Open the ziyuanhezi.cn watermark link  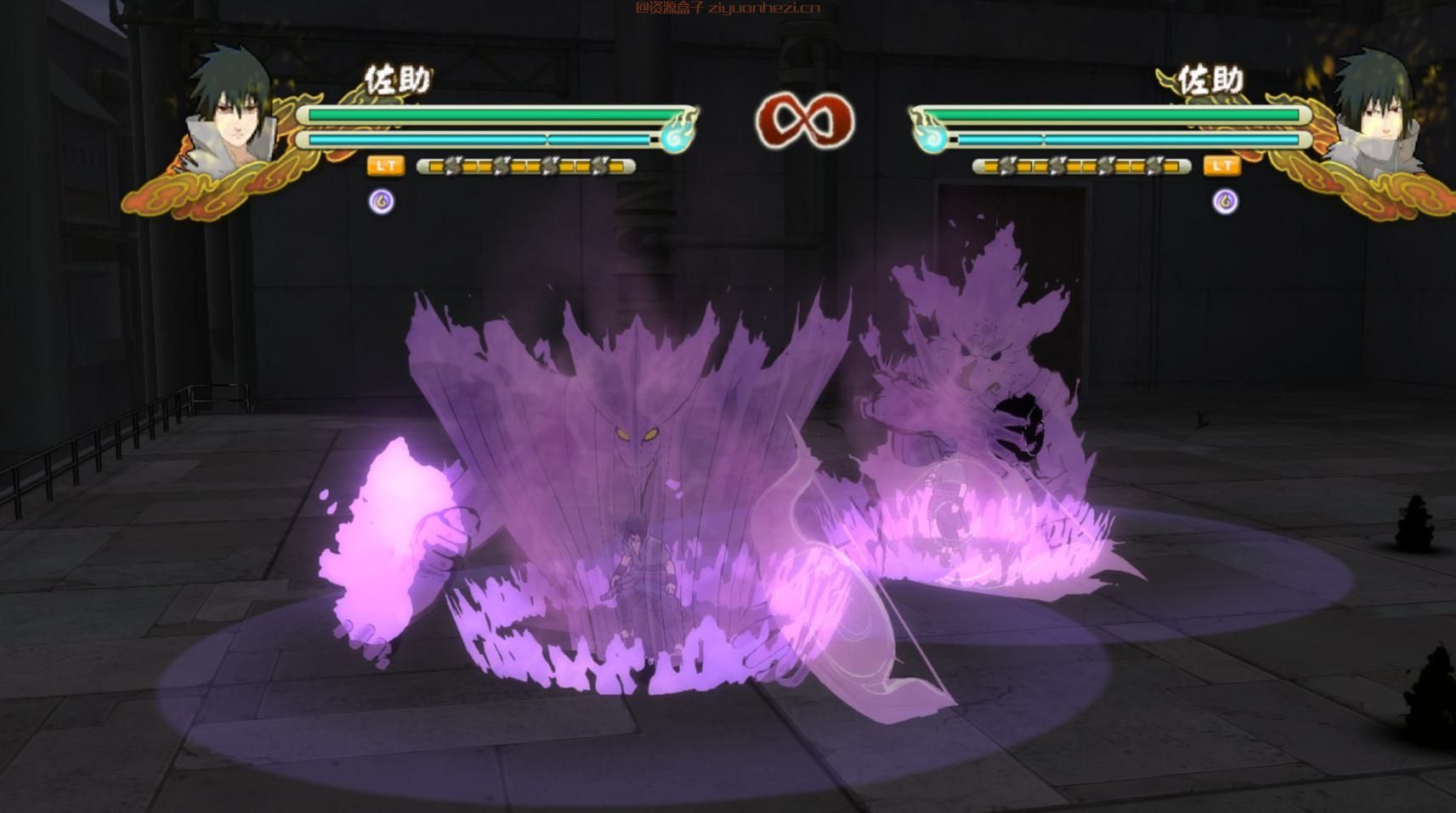(x=728, y=8)
